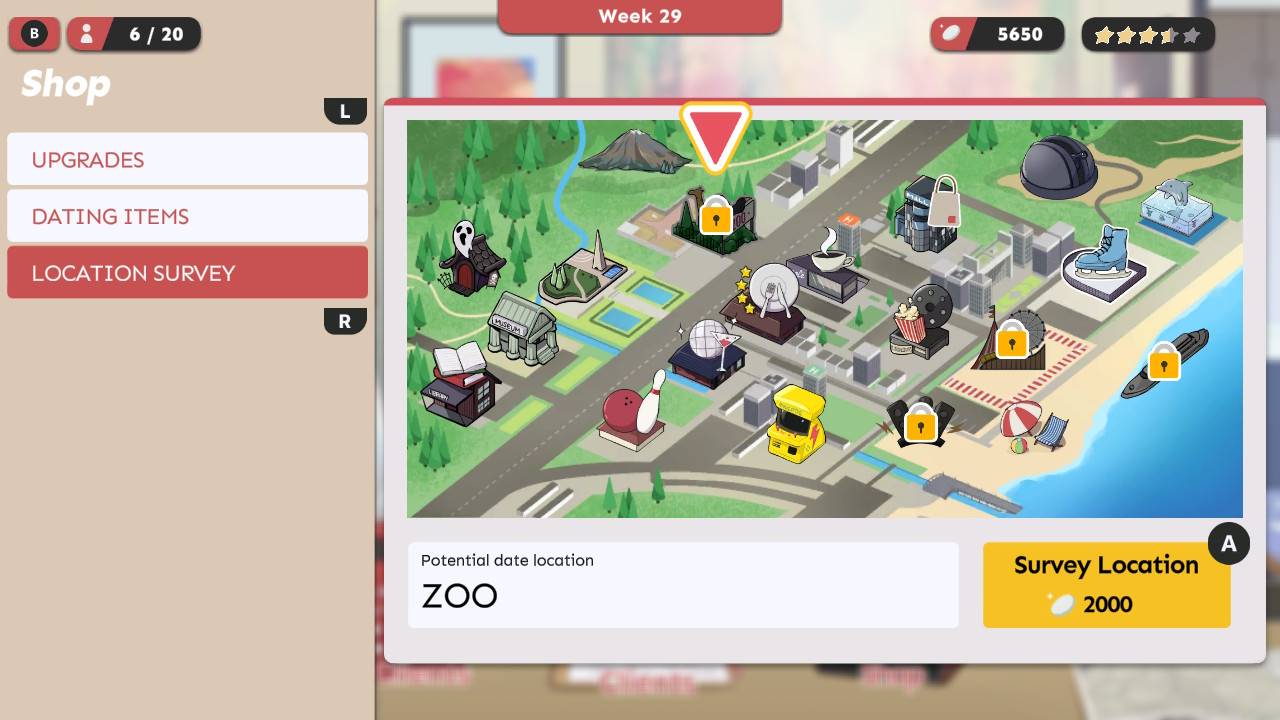Viewport: 1280px width, 720px height.
Task: Select the yellow arcade cabinet location
Action: point(795,424)
